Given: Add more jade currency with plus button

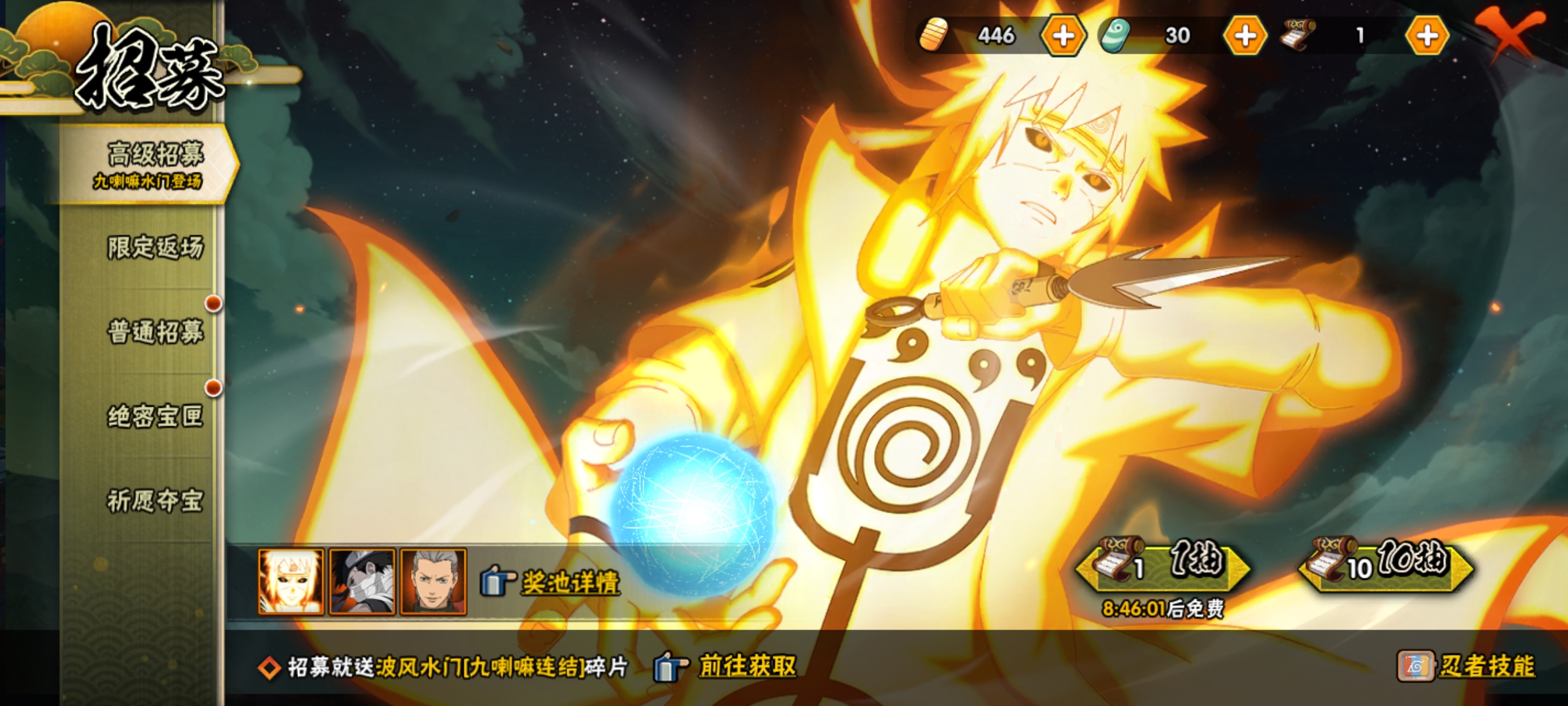Looking at the screenshot, I should pyautogui.click(x=1245, y=36).
